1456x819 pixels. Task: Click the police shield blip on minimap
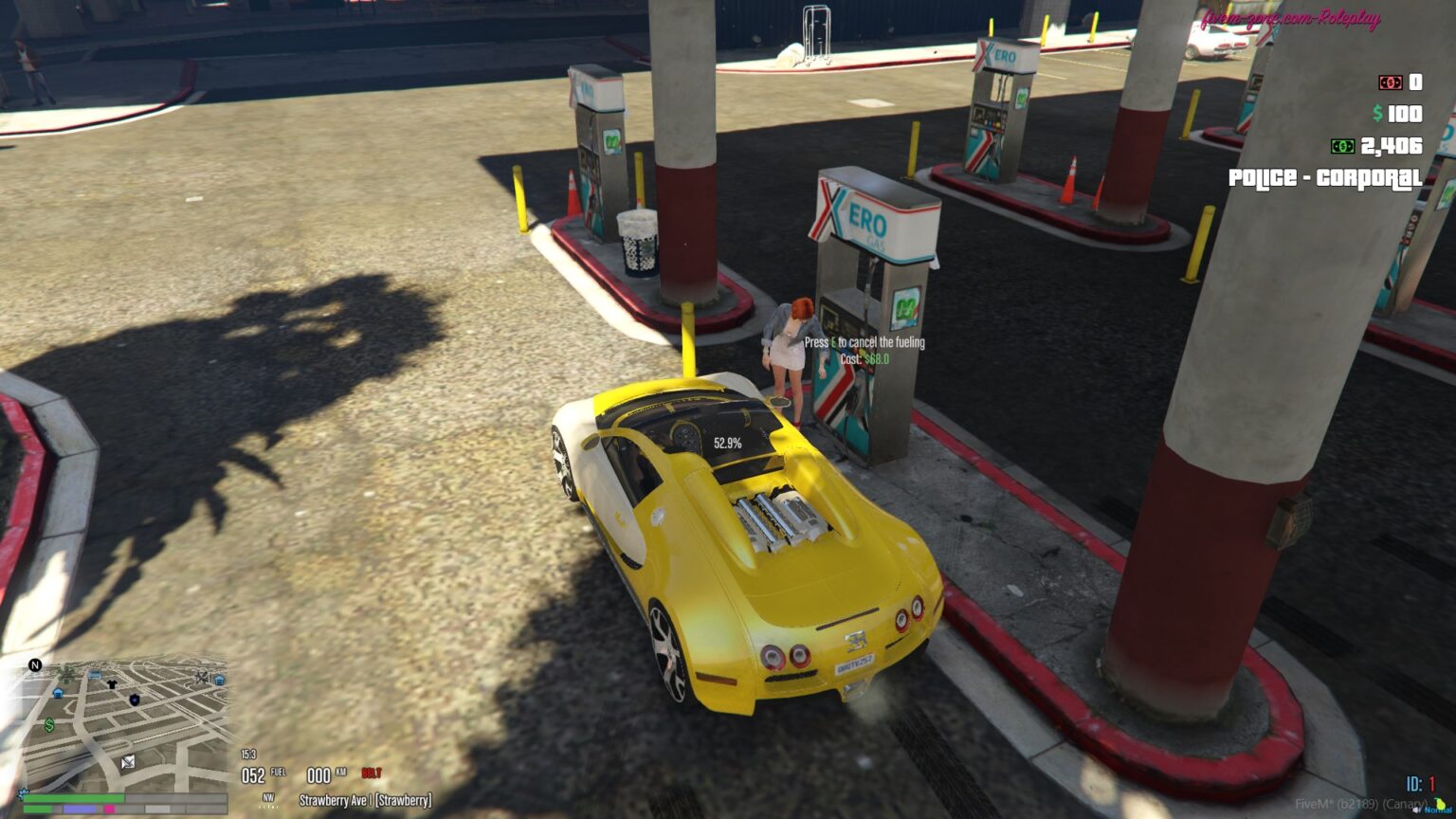click(x=134, y=700)
